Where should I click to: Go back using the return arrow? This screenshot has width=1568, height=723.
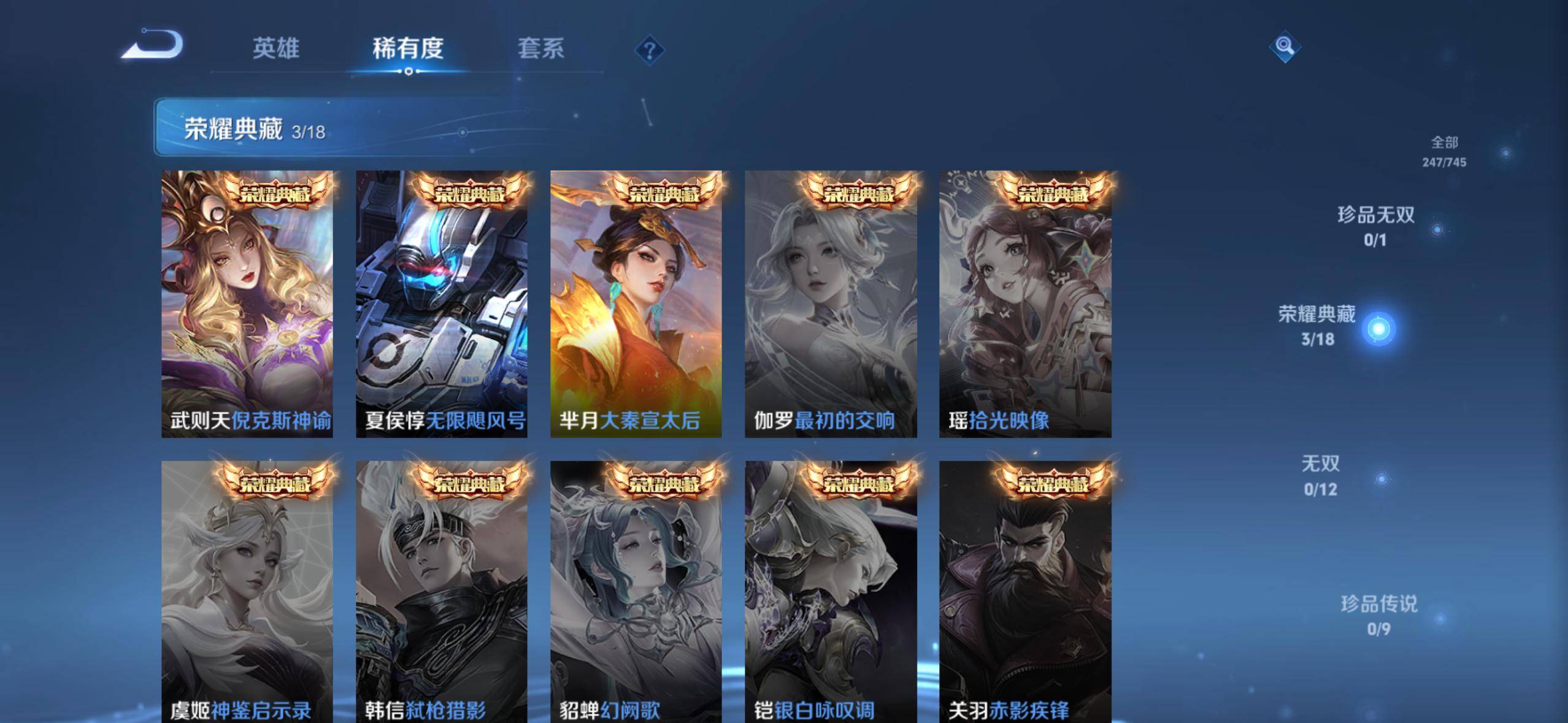tap(153, 45)
